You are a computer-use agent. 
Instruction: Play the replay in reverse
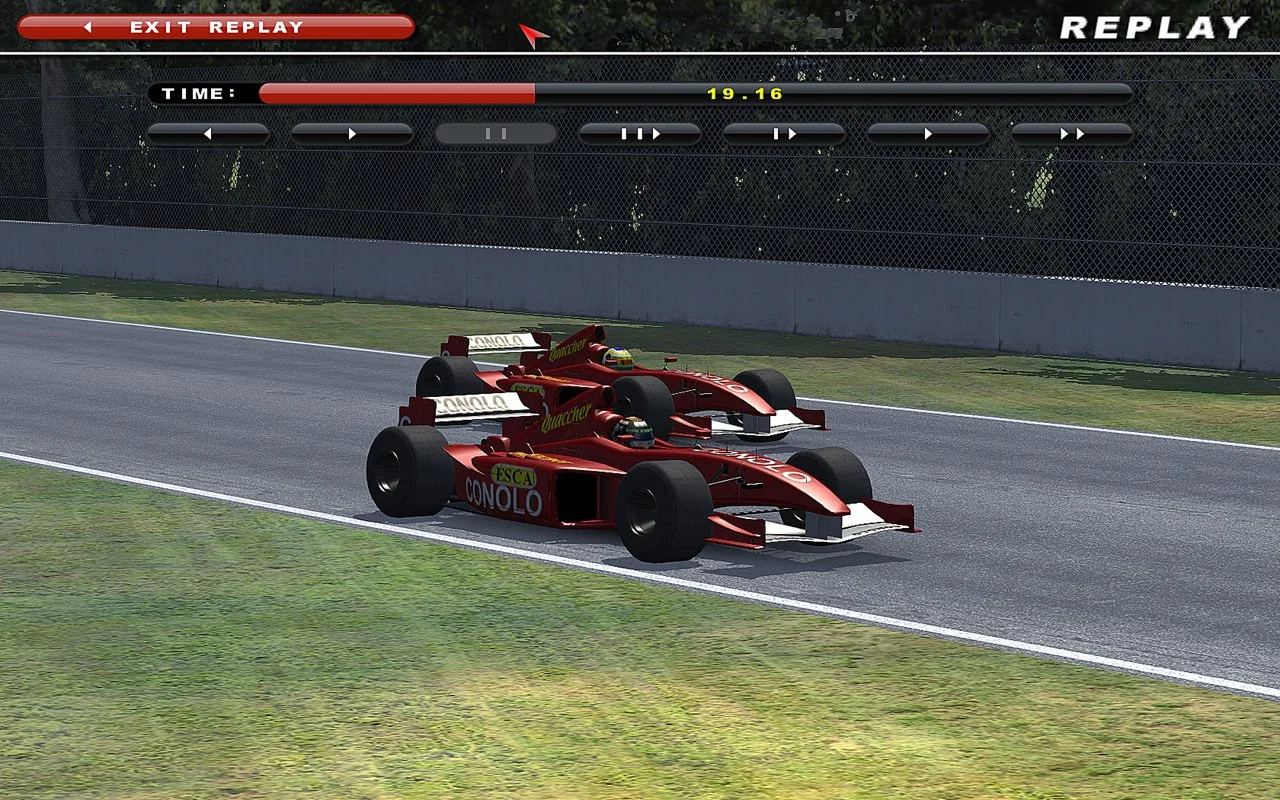click(207, 132)
